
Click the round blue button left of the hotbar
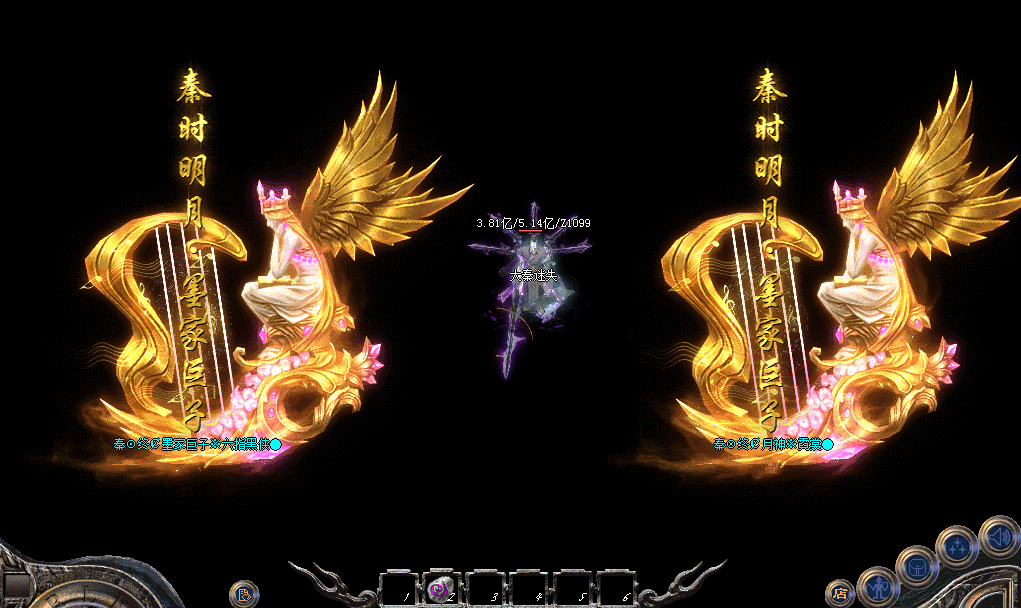click(x=244, y=595)
